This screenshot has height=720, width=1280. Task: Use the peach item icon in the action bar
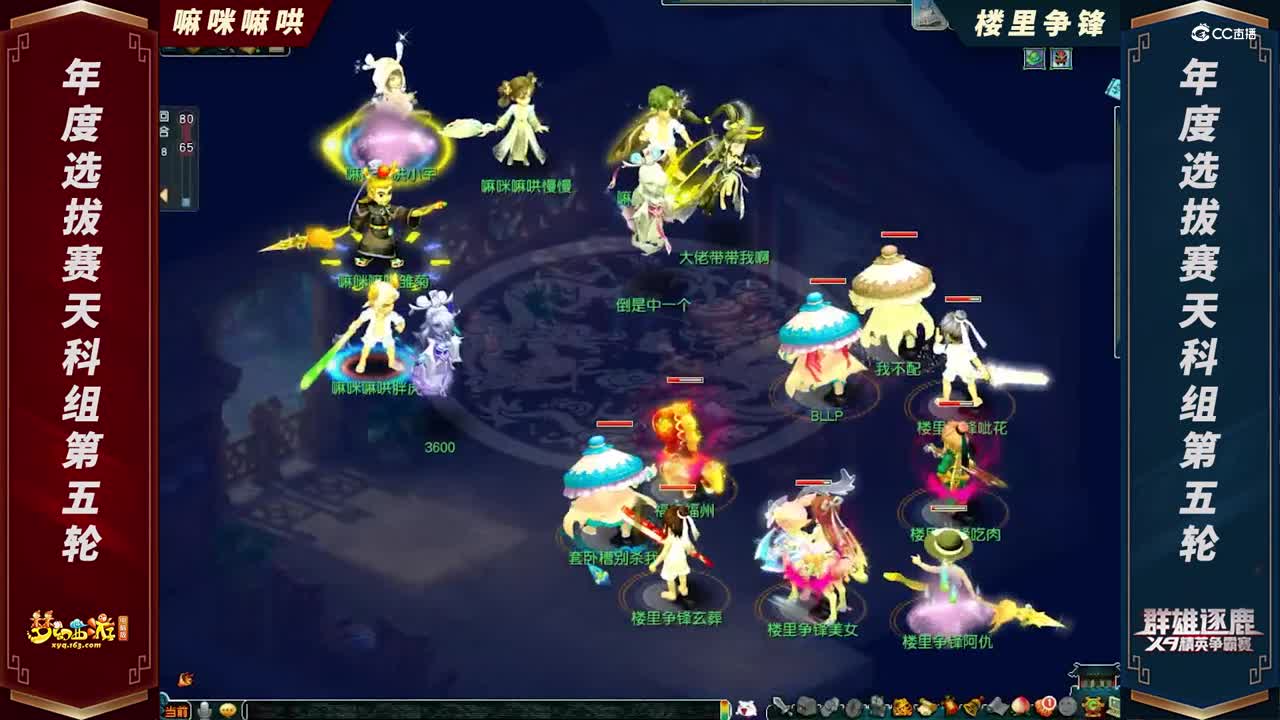[1019, 705]
